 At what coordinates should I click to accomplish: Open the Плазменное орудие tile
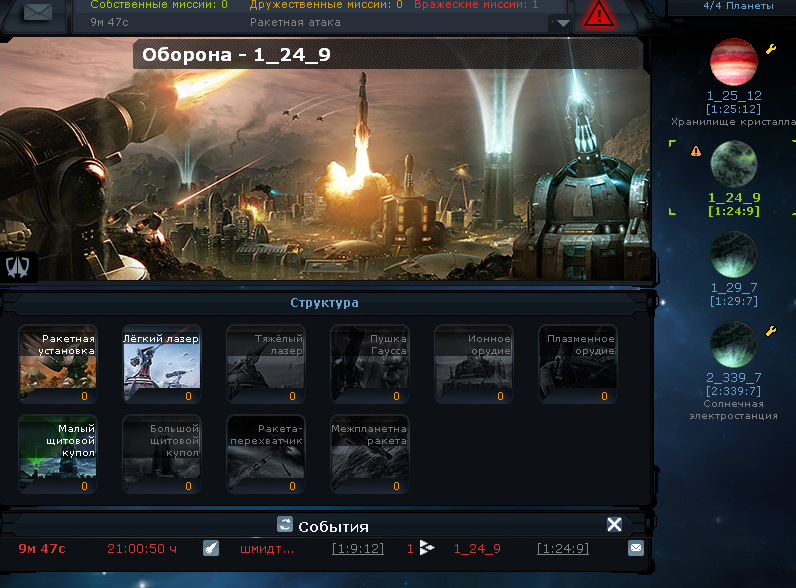coord(577,363)
